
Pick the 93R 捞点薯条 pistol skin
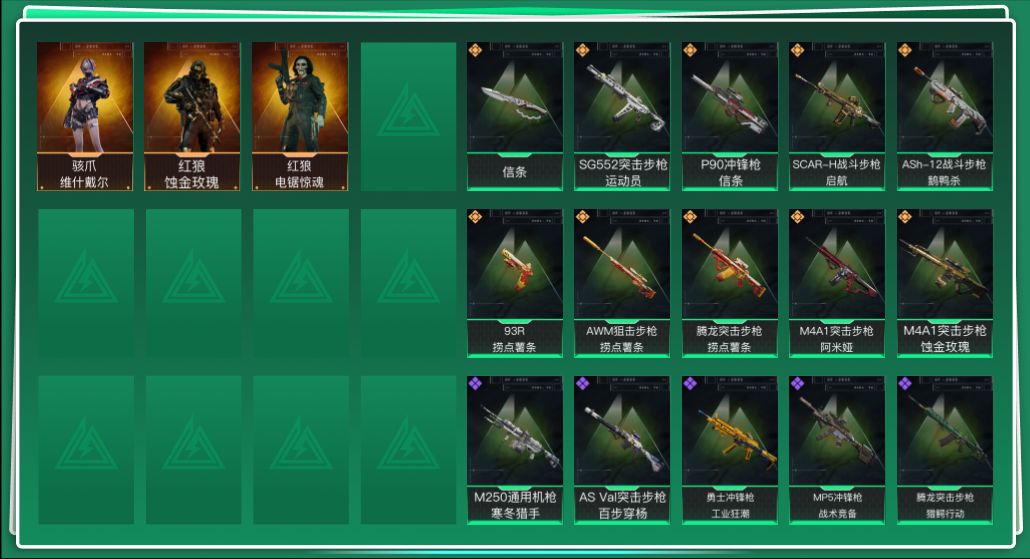pos(514,283)
